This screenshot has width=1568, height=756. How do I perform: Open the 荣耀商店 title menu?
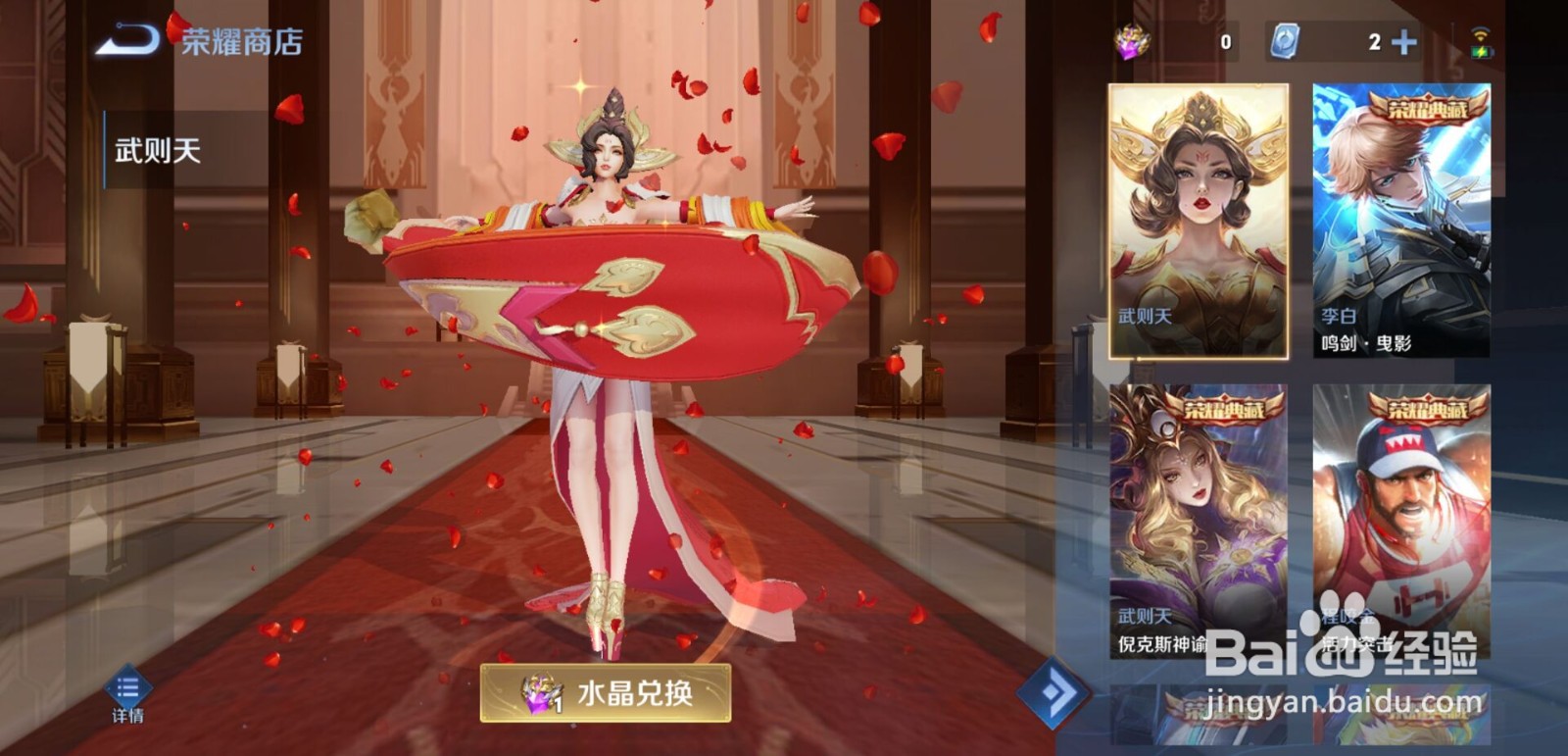238,41
